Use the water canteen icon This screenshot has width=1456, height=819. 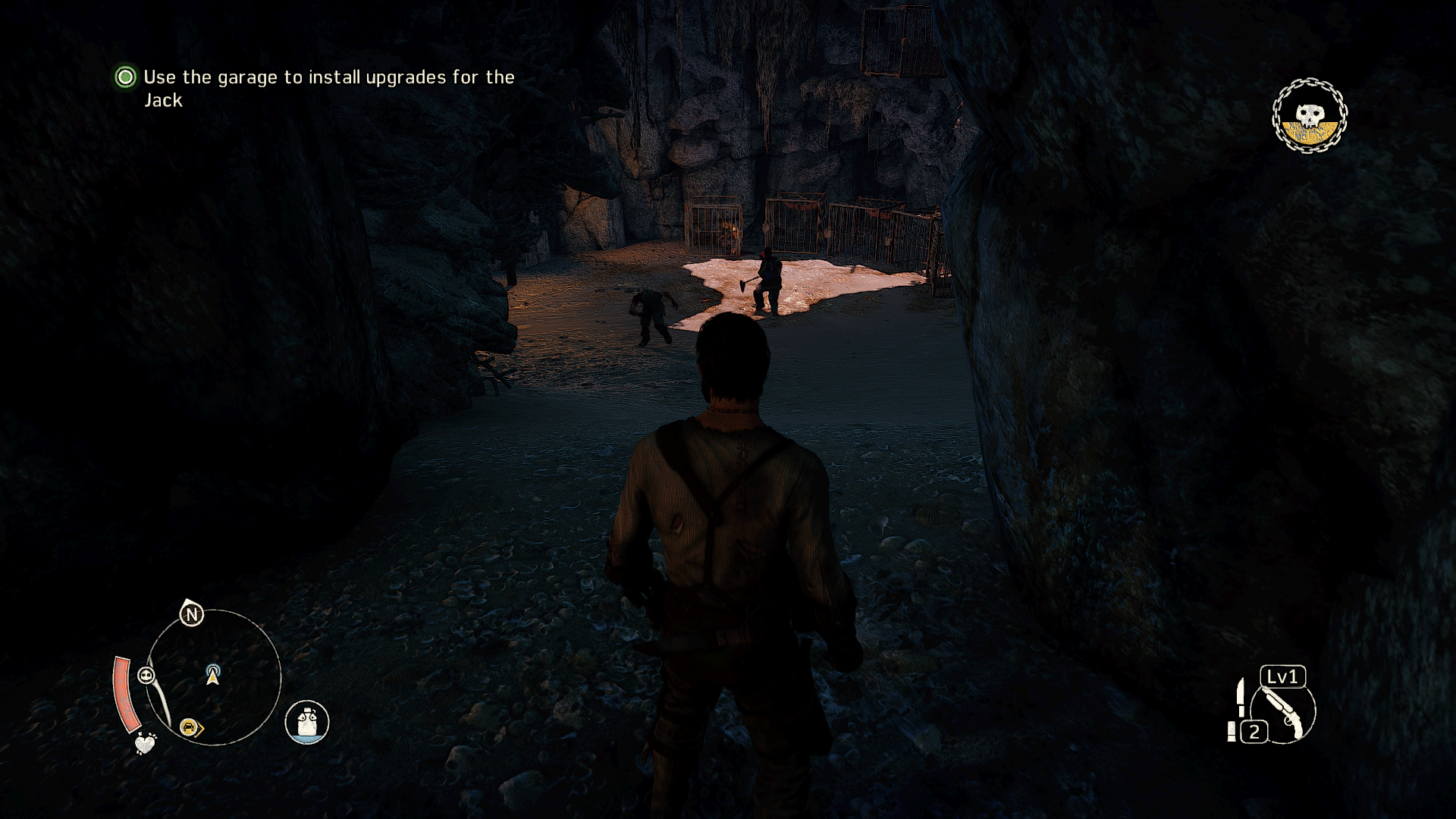[x=307, y=721]
